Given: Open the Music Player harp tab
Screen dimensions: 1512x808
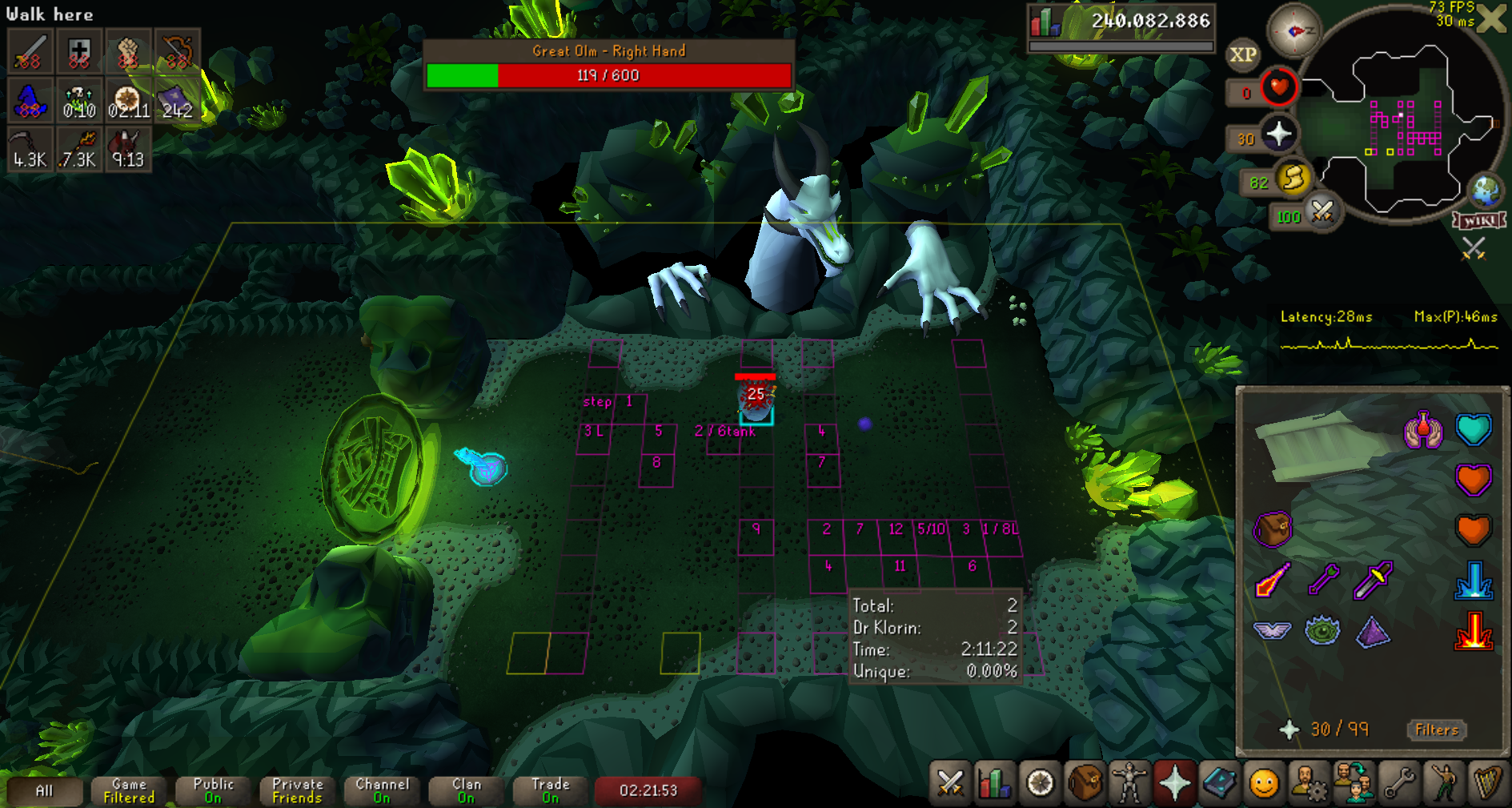Looking at the screenshot, I should click(1487, 783).
